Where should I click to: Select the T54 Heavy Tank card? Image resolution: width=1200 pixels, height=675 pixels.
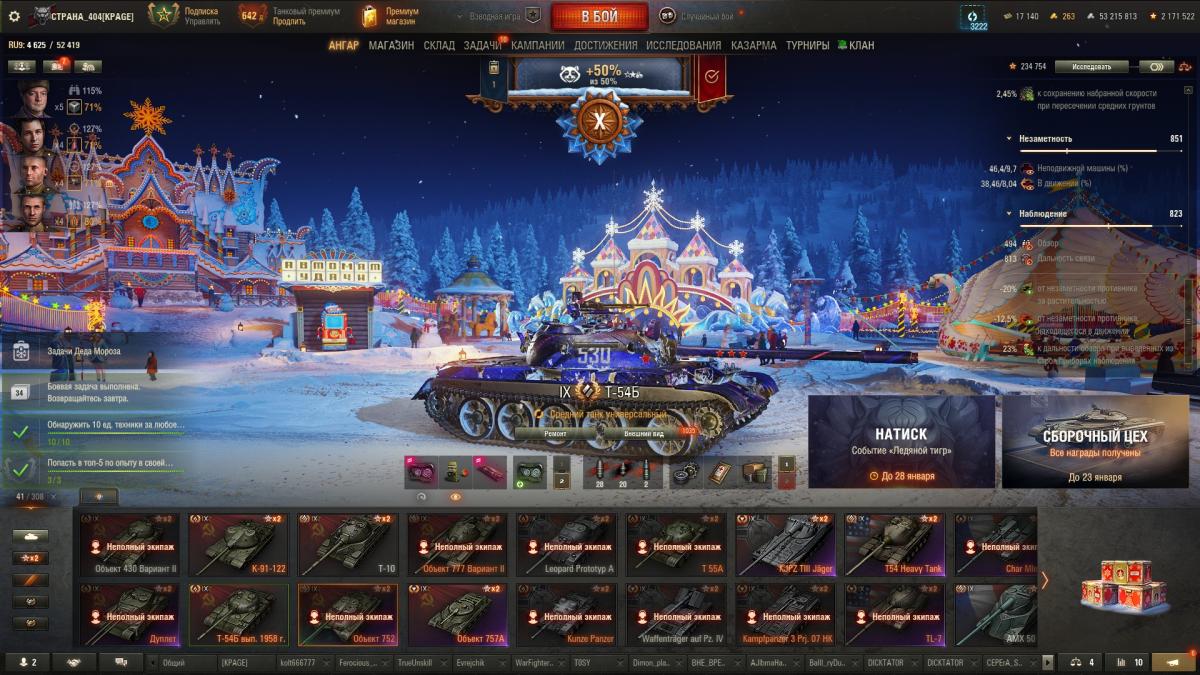point(893,544)
